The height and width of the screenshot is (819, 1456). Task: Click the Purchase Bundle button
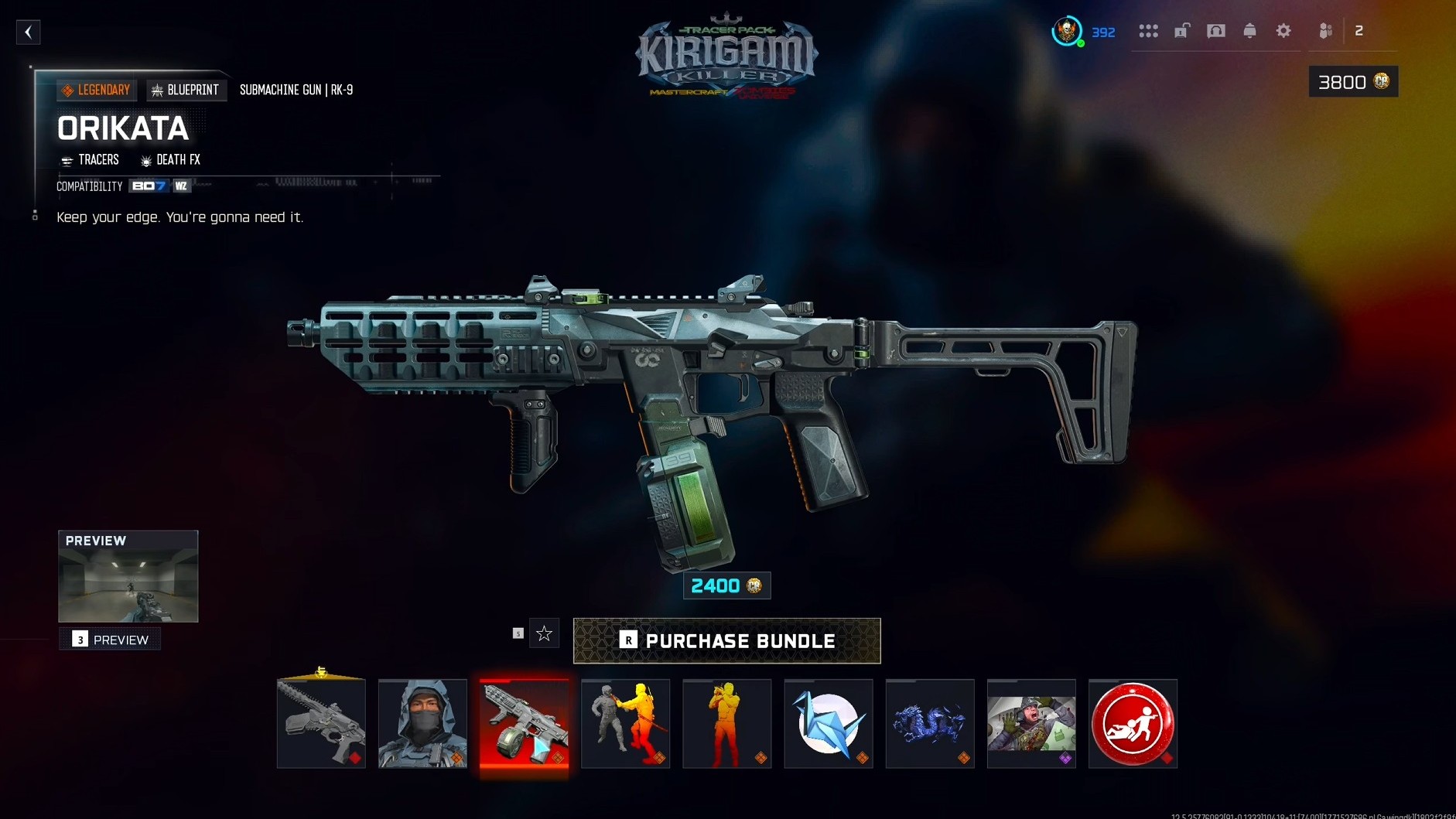[726, 640]
